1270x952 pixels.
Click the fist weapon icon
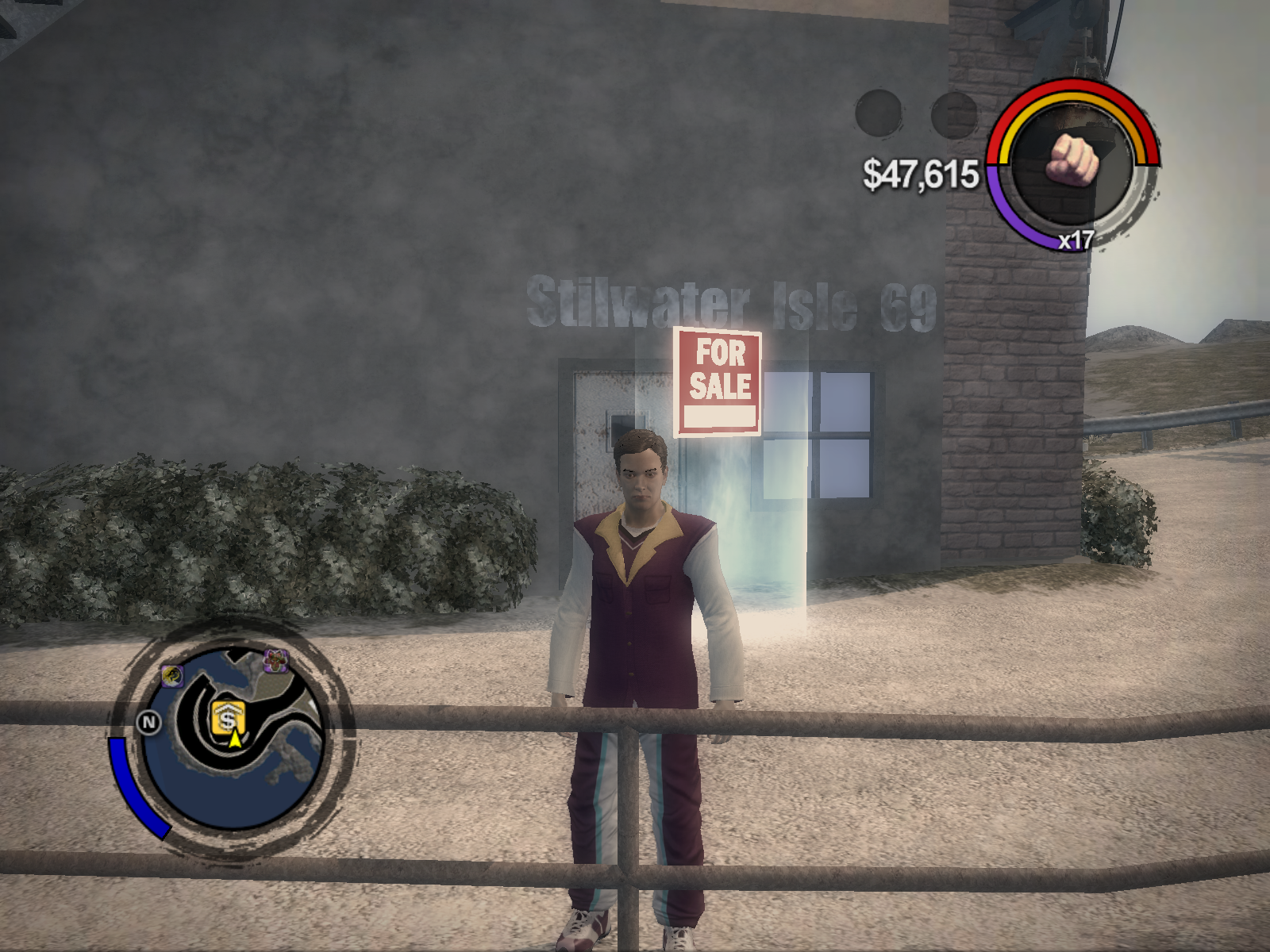tap(1073, 159)
